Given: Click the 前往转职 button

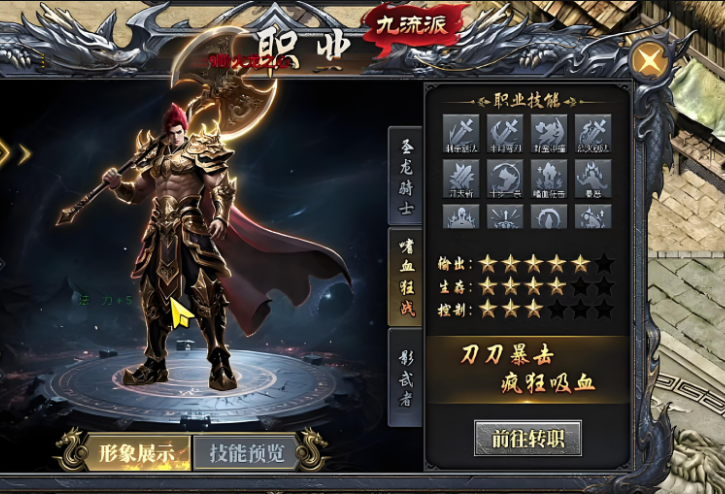Looking at the screenshot, I should (528, 439).
